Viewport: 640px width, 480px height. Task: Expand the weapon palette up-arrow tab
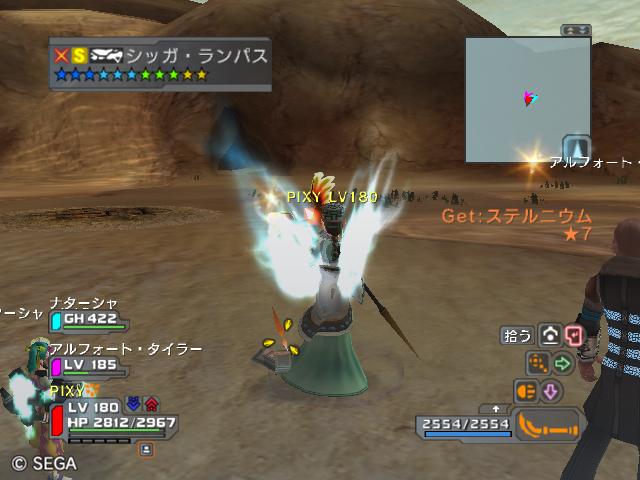[x=497, y=409]
